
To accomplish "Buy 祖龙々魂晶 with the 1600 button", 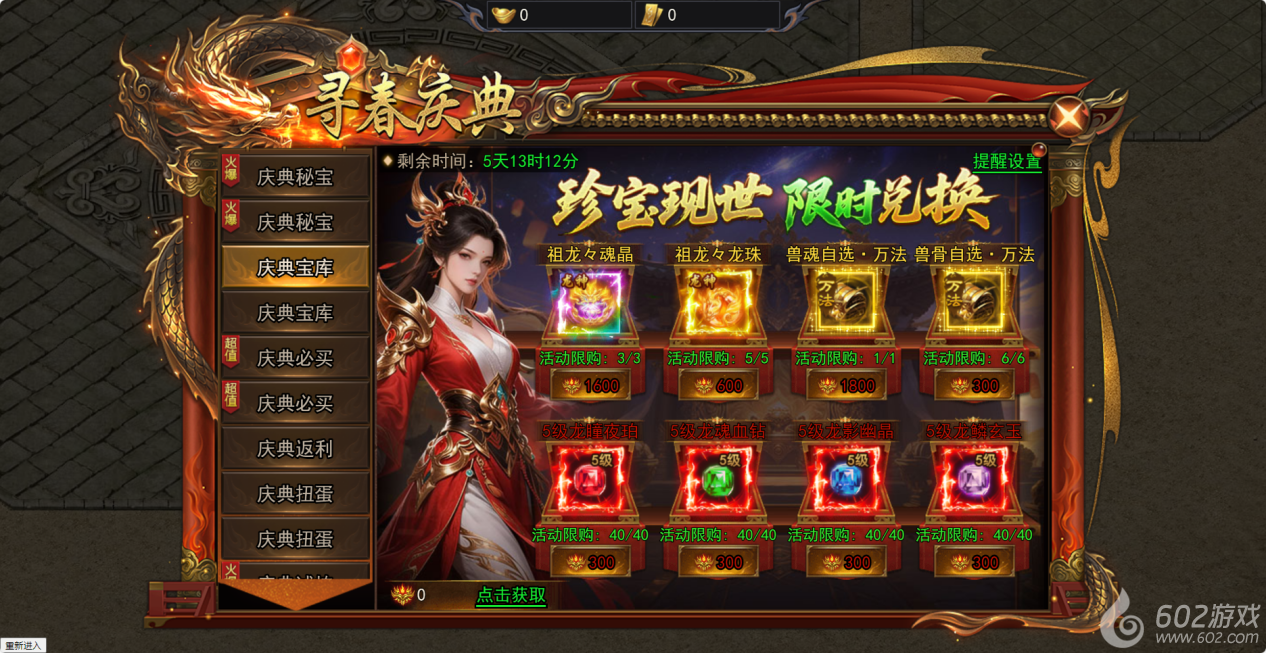I will (x=591, y=385).
